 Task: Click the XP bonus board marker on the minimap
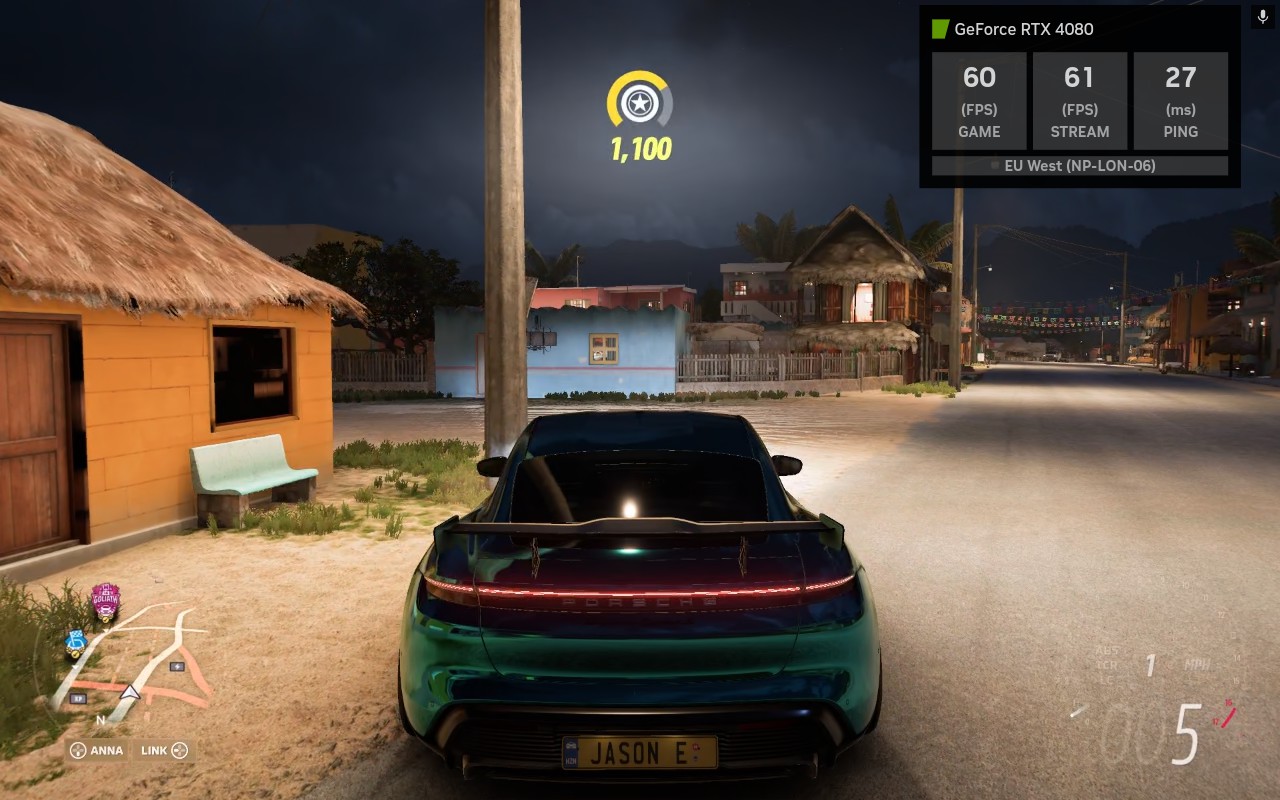coord(78,698)
